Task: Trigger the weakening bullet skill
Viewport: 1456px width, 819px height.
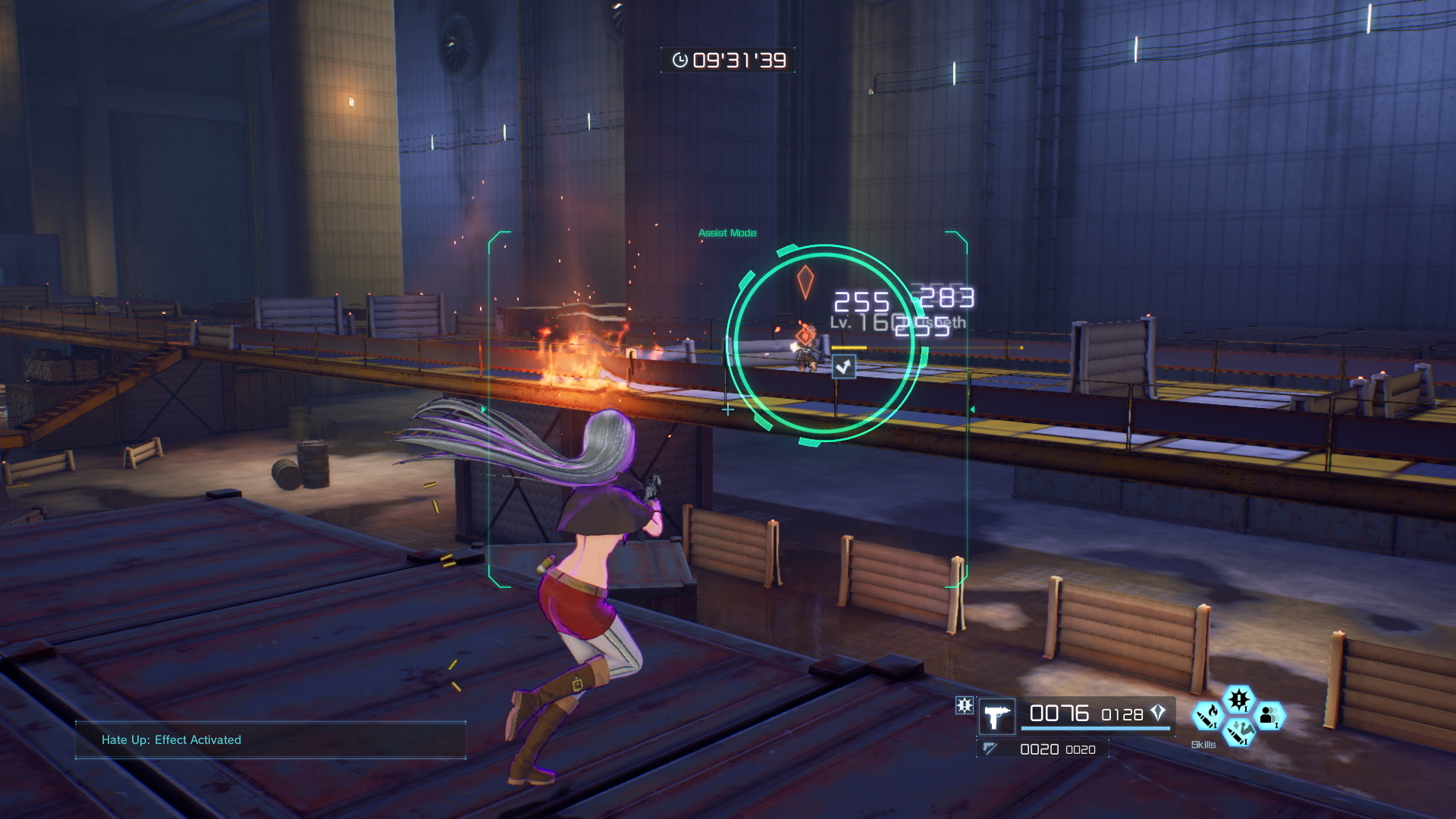Action: pos(1238,733)
